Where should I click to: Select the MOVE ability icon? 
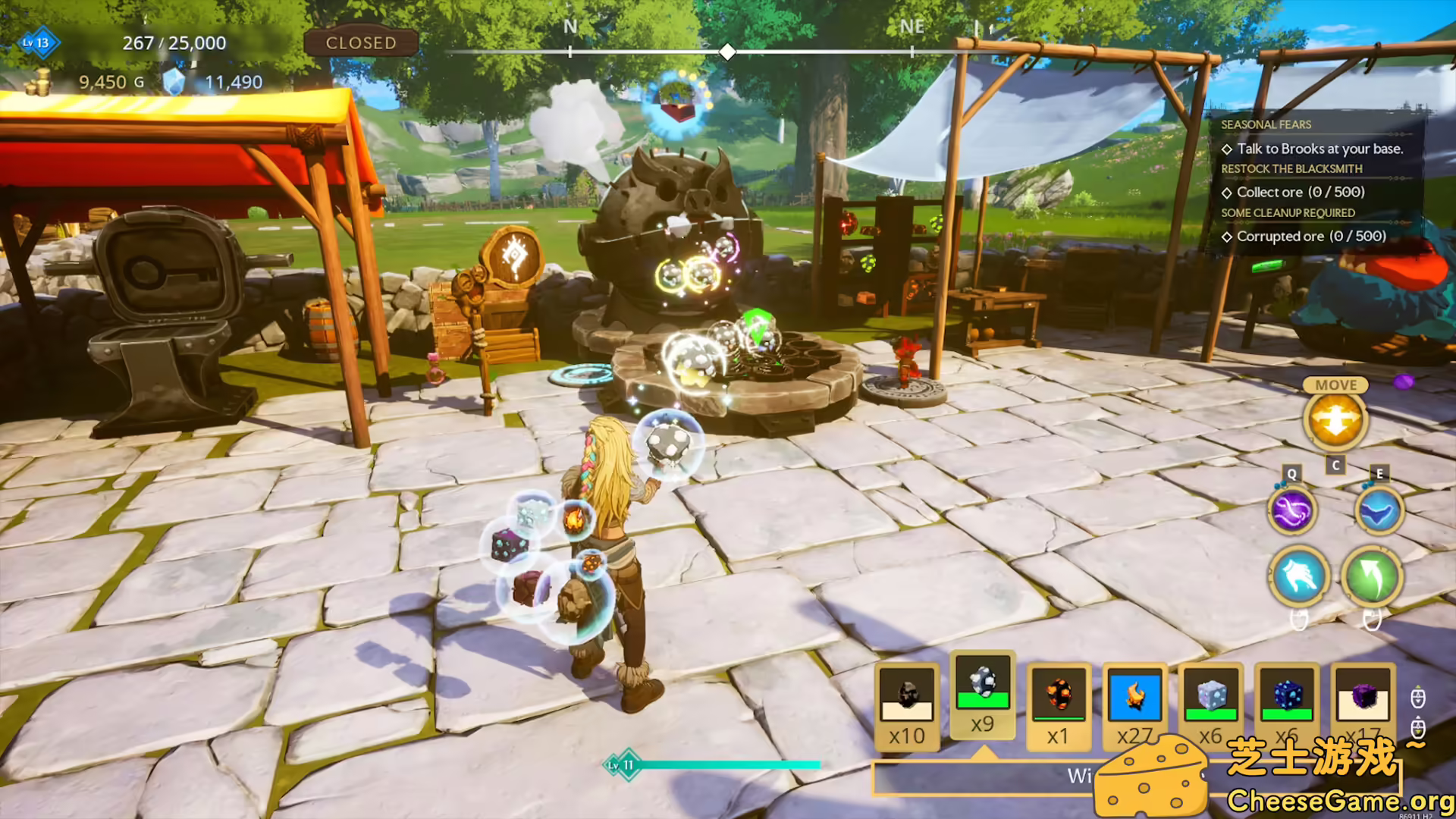(x=1337, y=421)
